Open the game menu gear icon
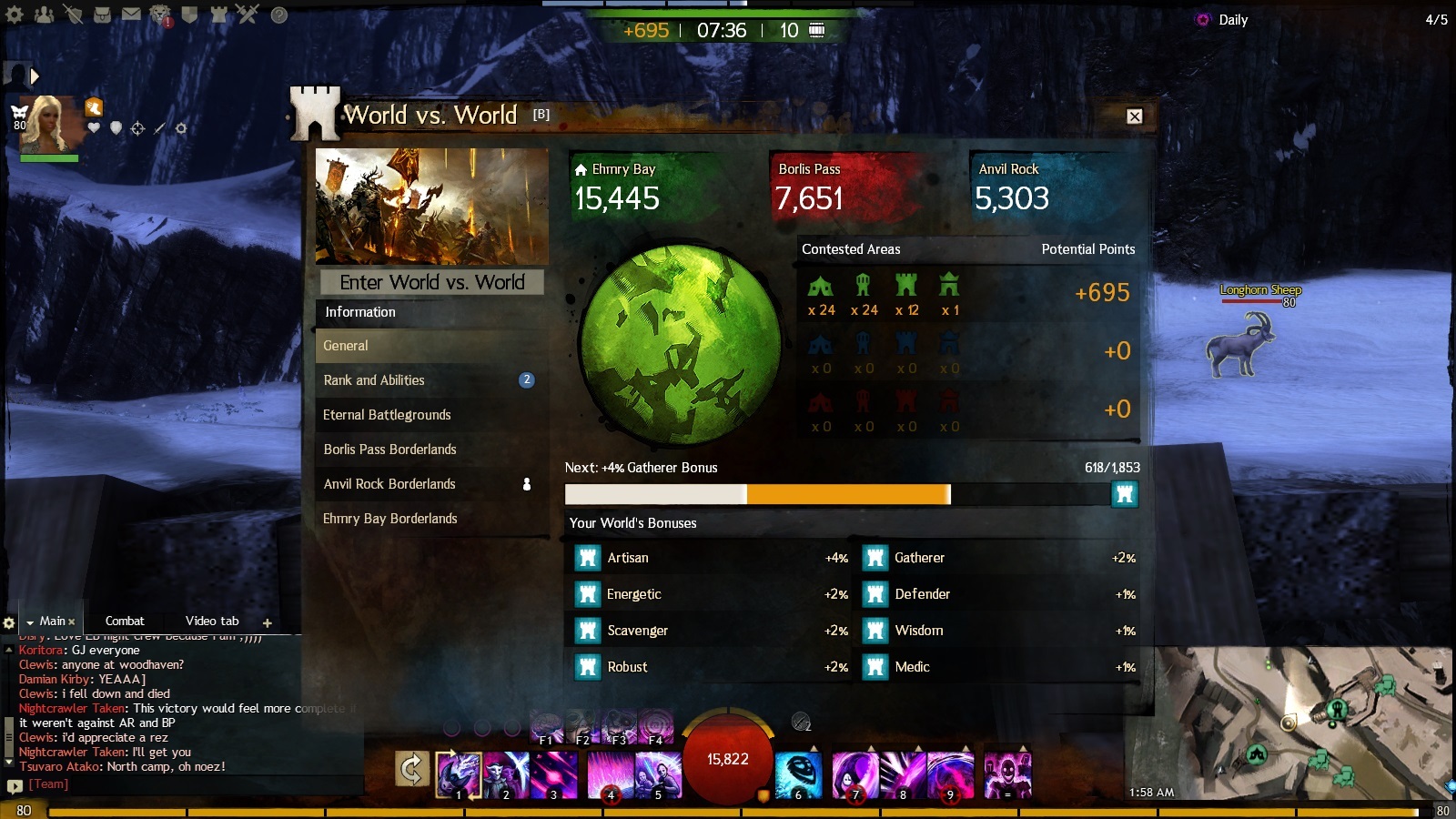This screenshot has width=1456, height=819. pos(15,15)
